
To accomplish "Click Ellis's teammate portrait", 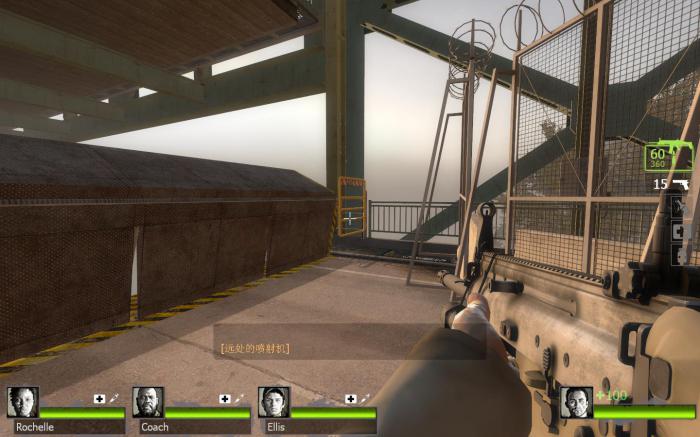I will tap(273, 402).
